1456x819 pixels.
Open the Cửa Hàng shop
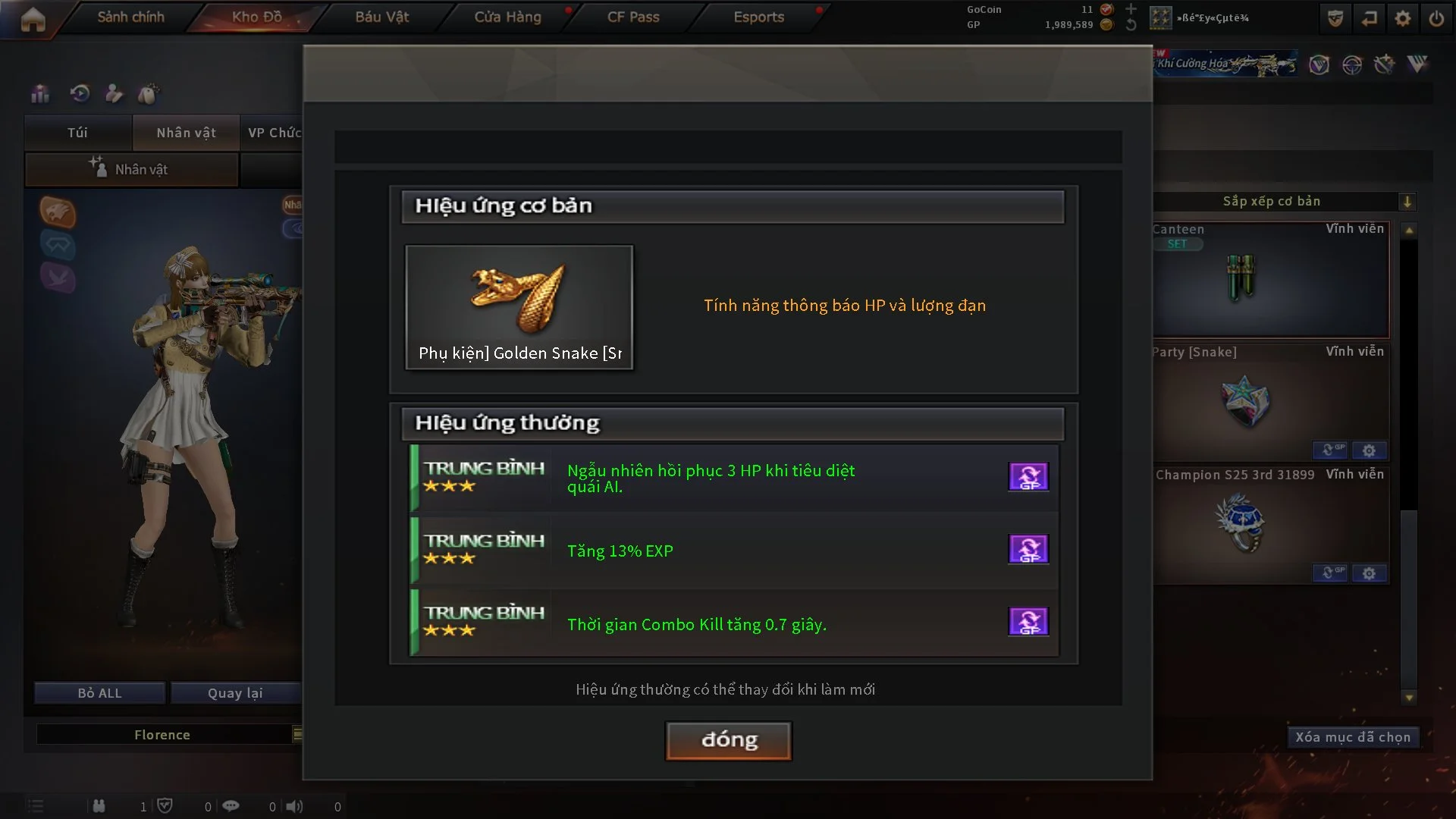coord(507,17)
